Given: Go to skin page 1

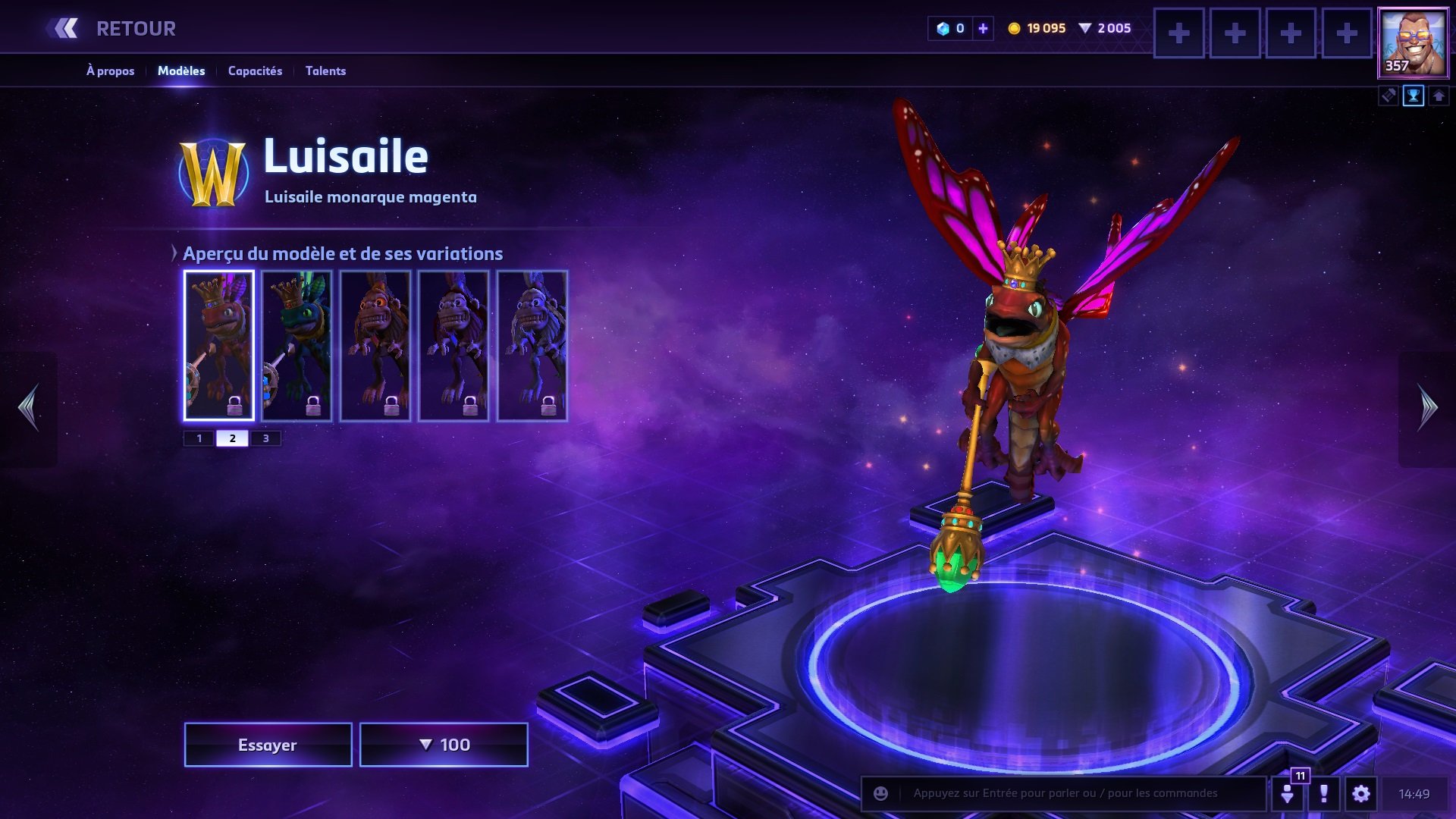Looking at the screenshot, I should [x=199, y=438].
